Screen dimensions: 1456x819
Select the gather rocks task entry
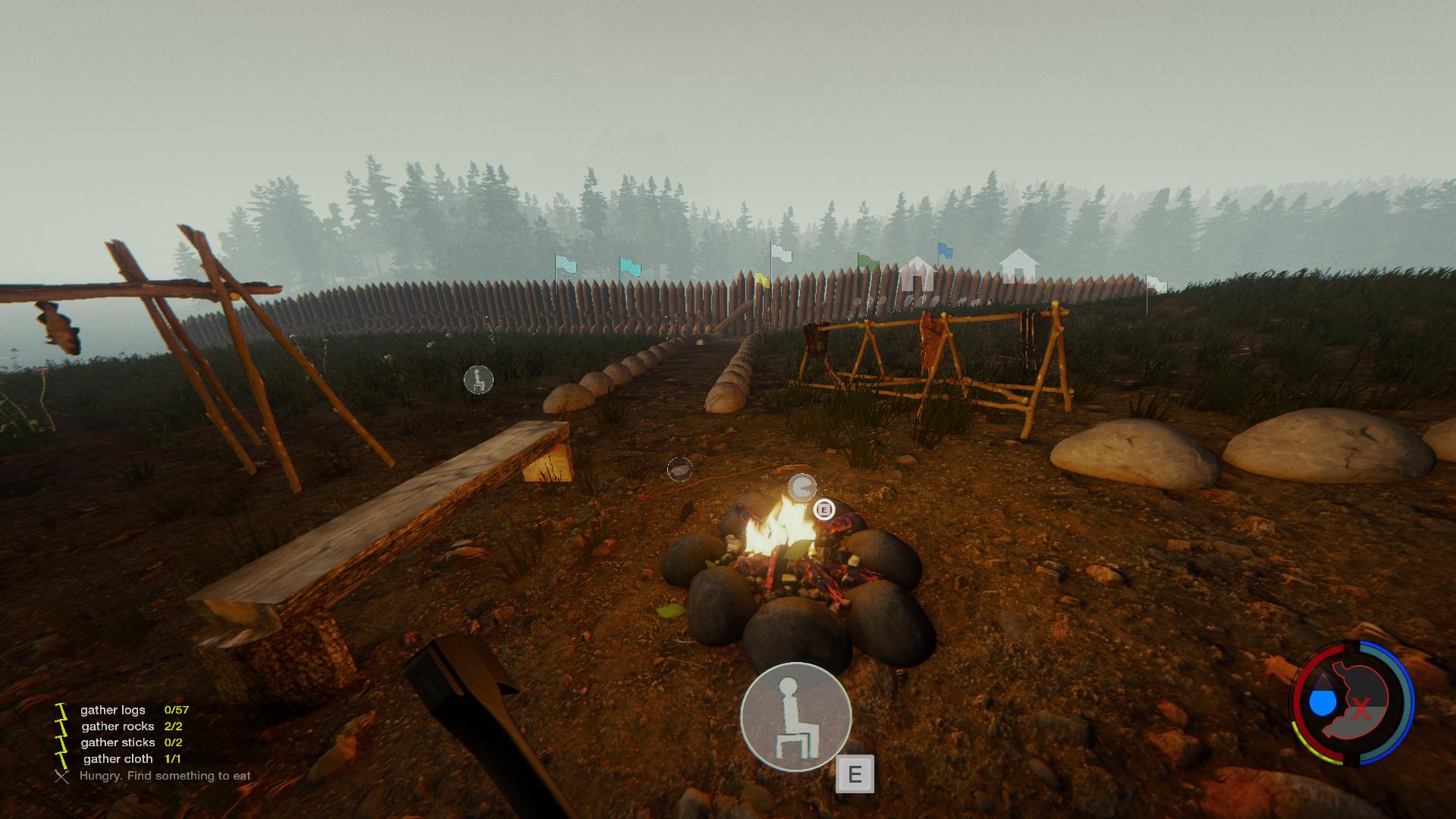click(118, 726)
